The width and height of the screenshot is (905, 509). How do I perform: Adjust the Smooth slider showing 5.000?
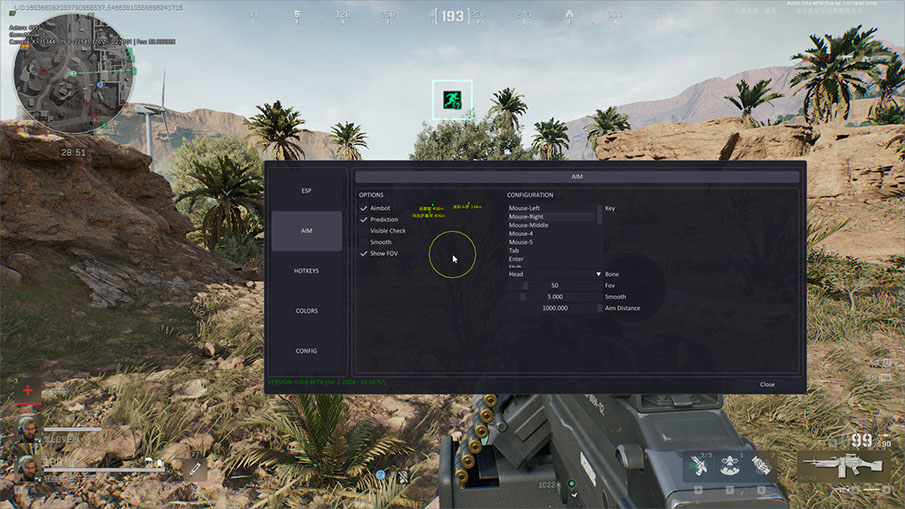click(555, 297)
